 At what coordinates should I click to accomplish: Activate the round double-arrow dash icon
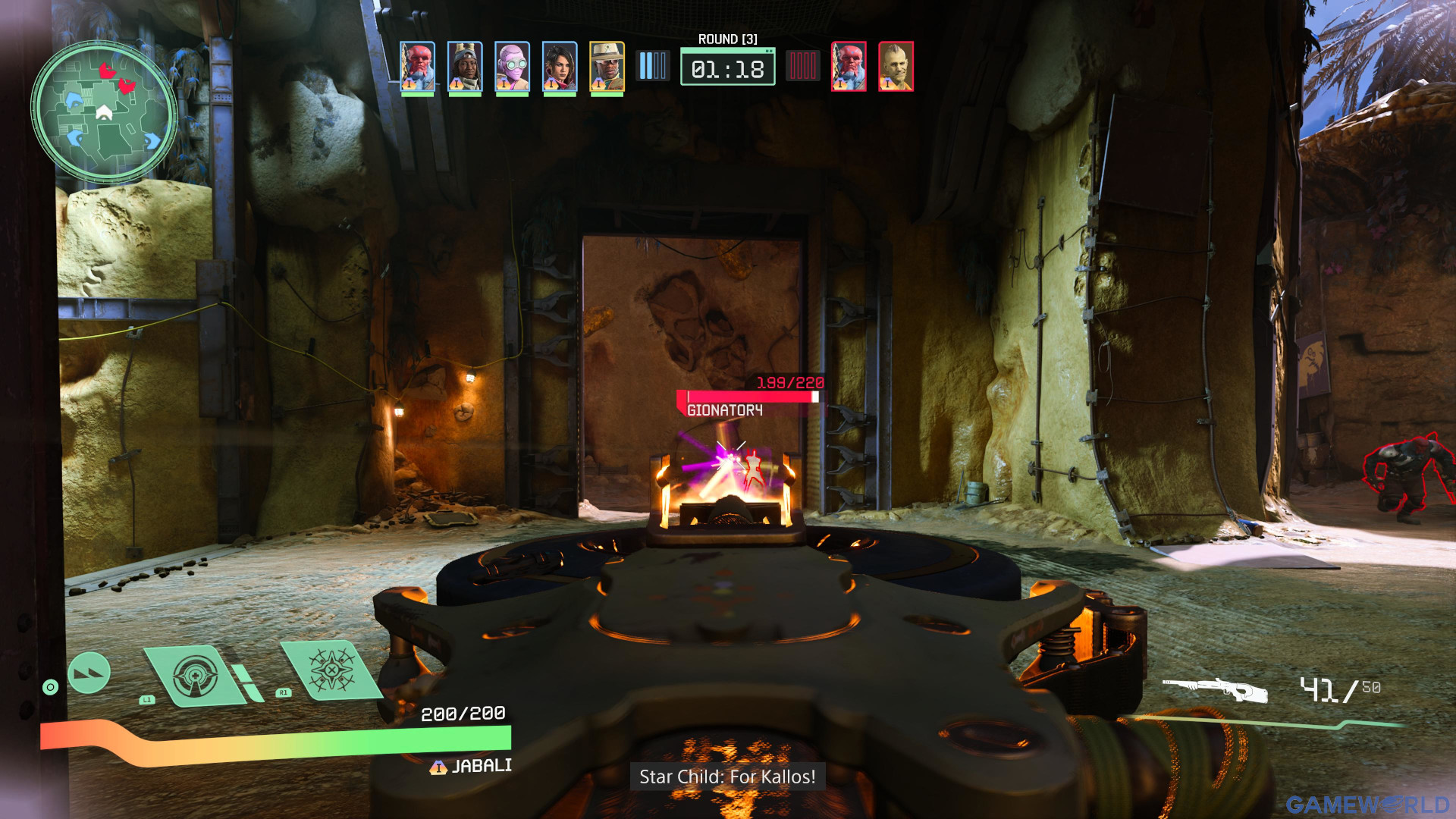[x=89, y=673]
